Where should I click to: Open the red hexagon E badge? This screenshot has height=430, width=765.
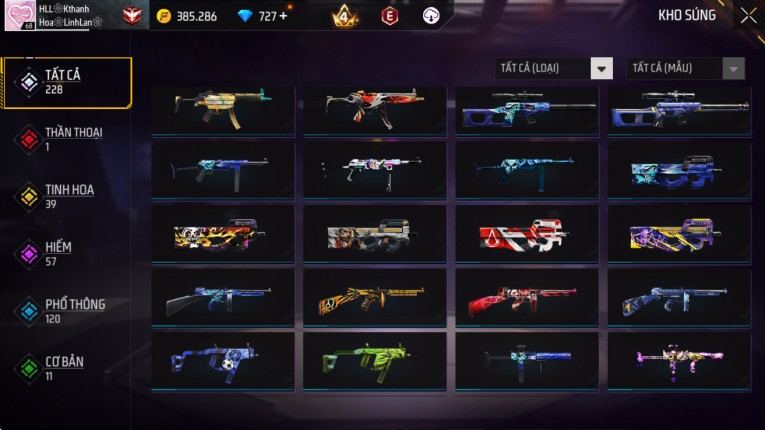389,16
